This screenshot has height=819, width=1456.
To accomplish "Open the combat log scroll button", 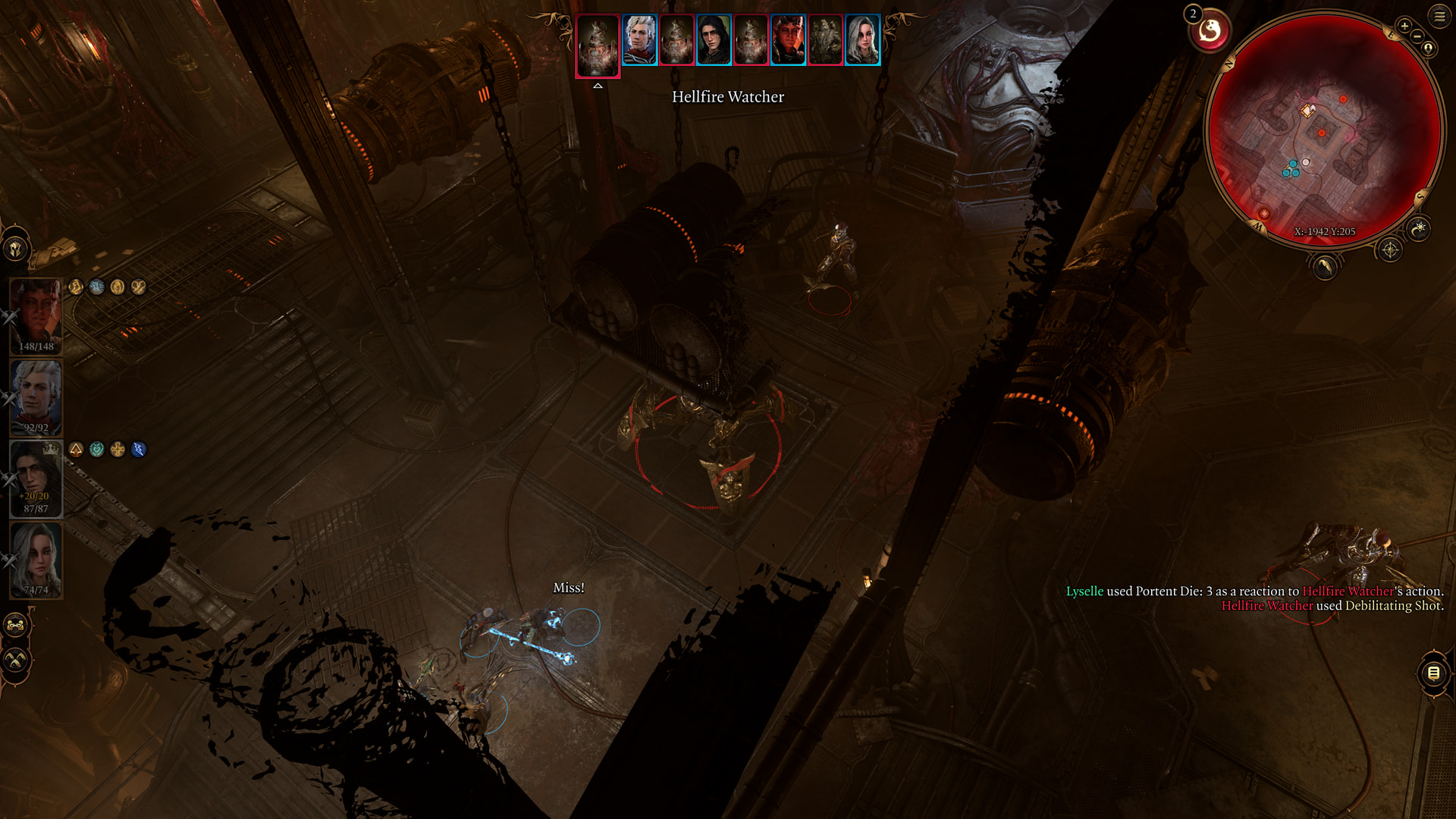I will (x=1433, y=673).
